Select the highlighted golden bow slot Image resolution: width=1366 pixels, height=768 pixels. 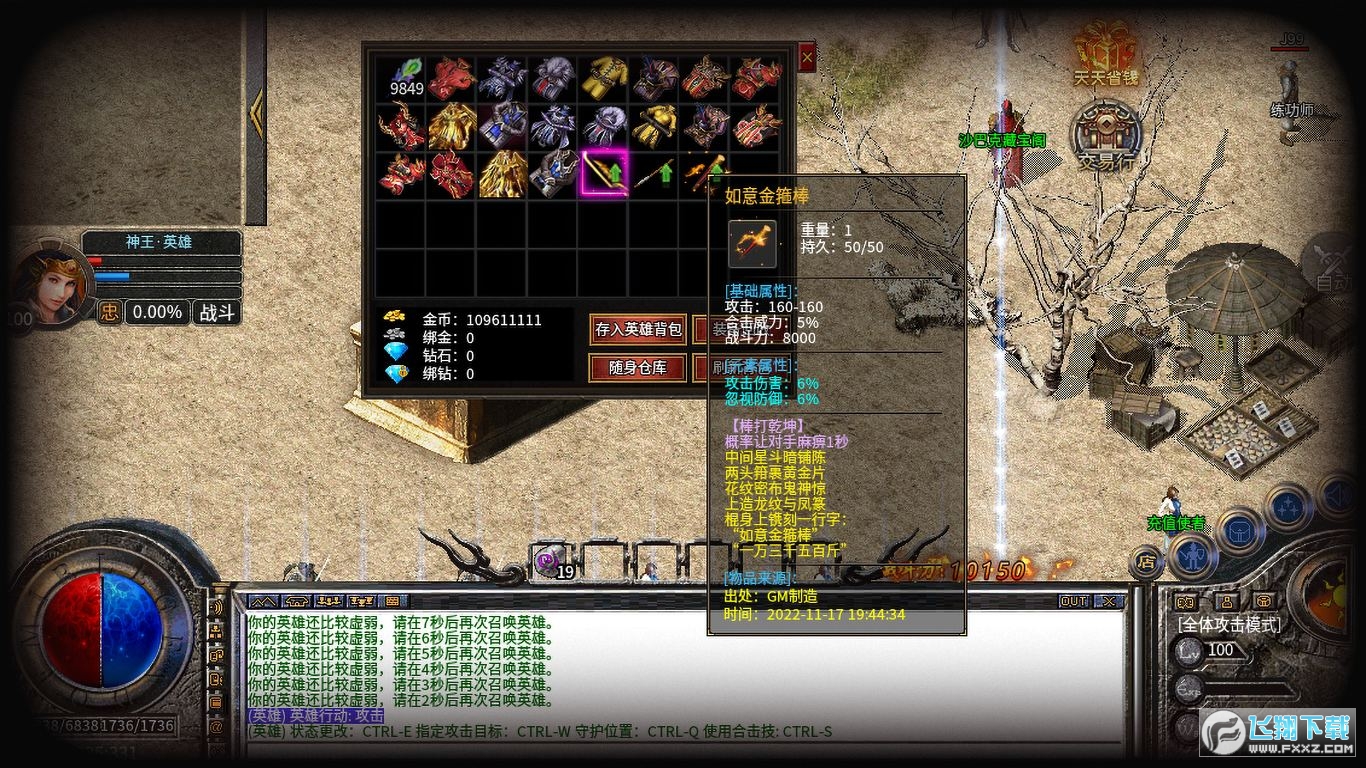pyautogui.click(x=604, y=173)
